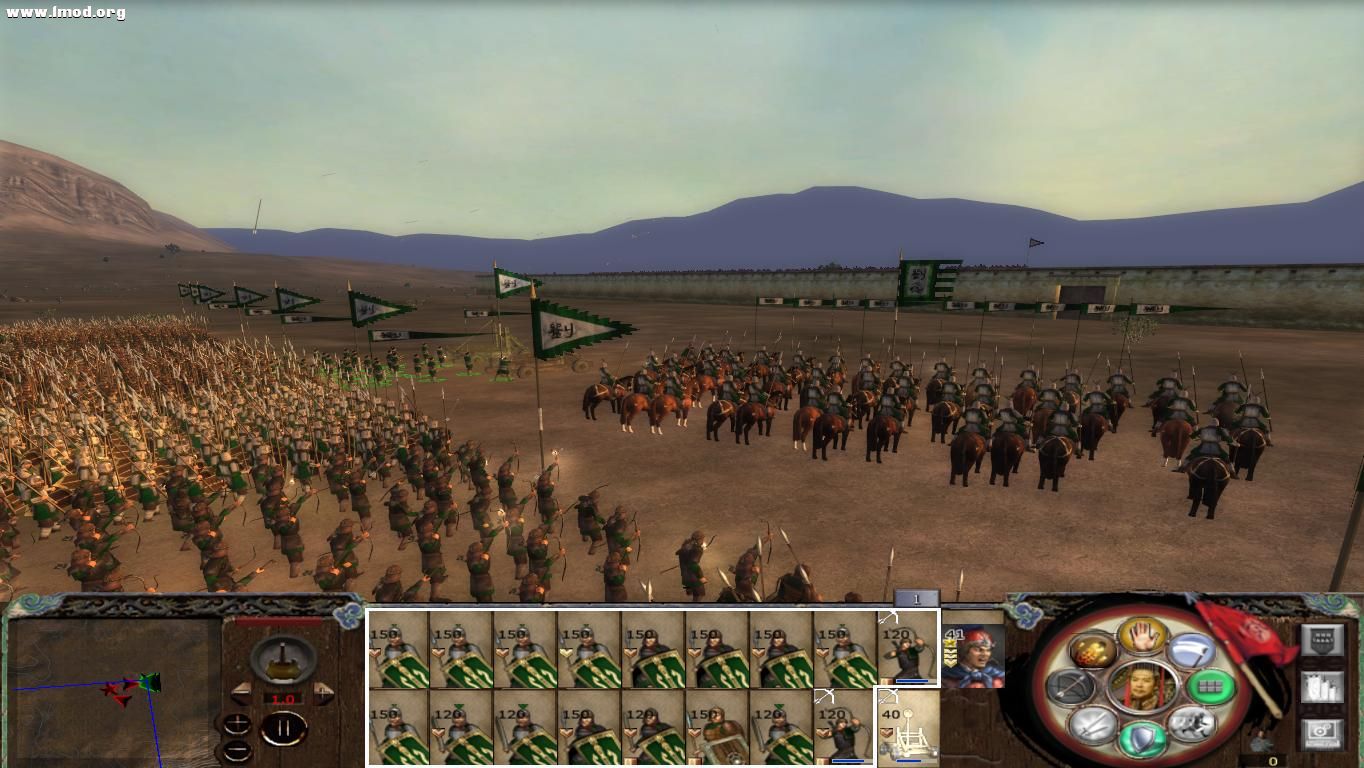Toggle running with the sprinting man icon
The height and width of the screenshot is (768, 1364).
[1192, 724]
